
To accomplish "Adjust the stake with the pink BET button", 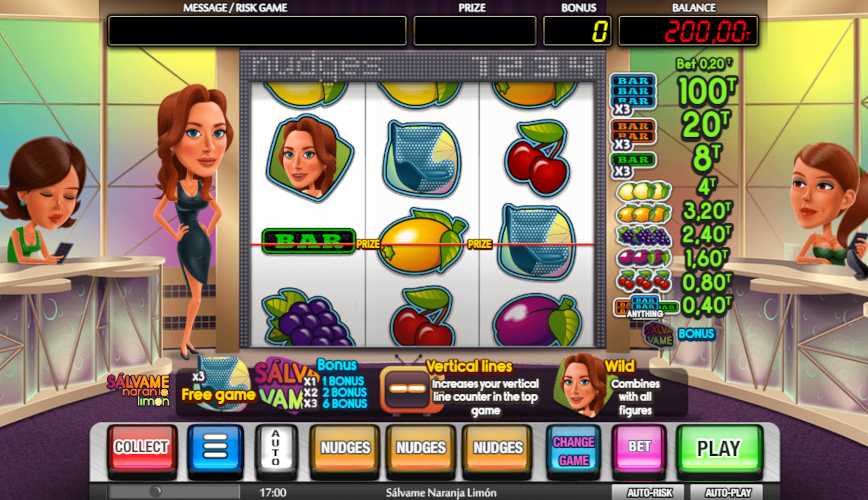I will [x=639, y=448].
